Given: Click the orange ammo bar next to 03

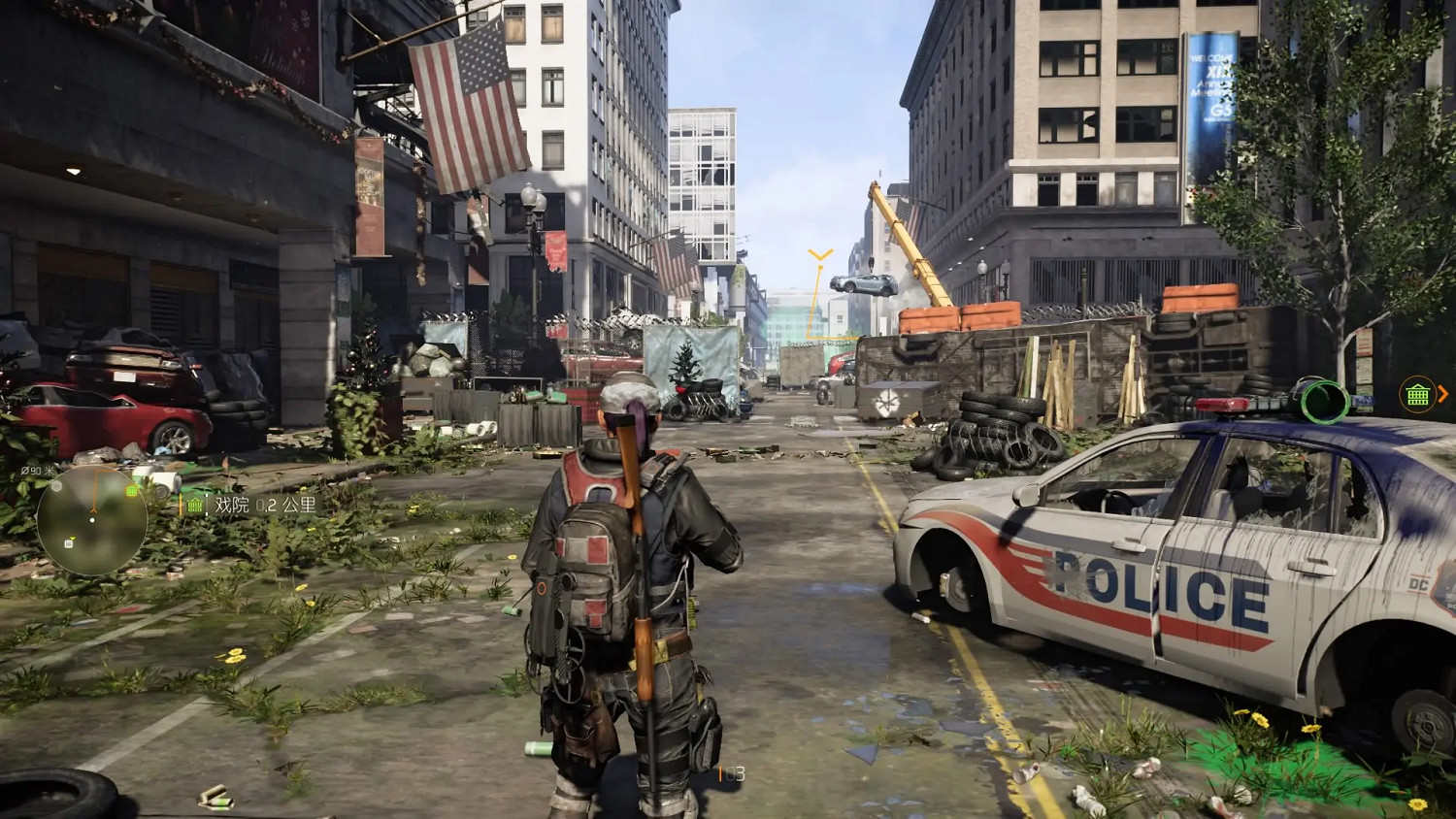Looking at the screenshot, I should click(x=722, y=773).
